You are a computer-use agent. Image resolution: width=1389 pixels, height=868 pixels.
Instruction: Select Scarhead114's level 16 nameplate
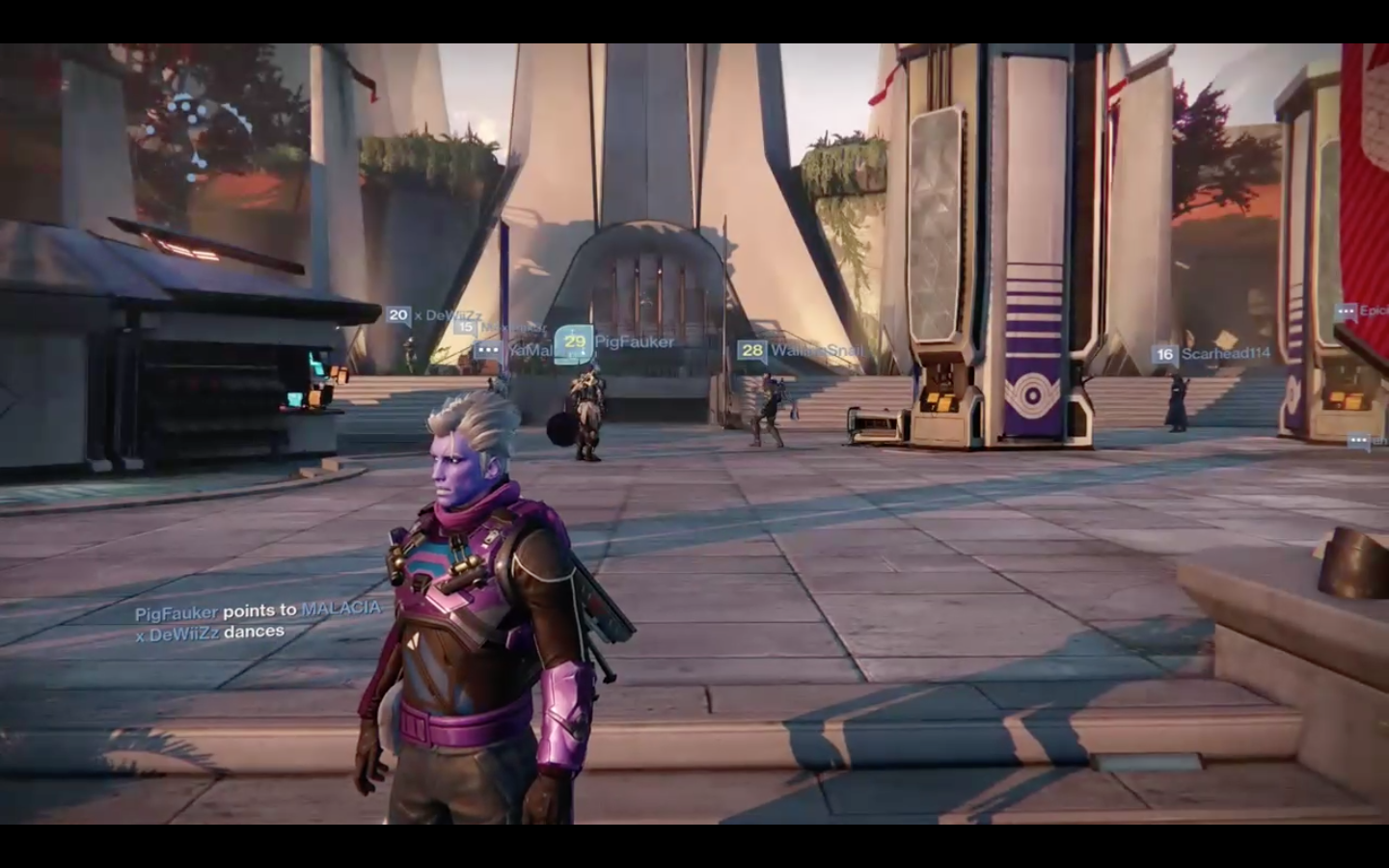1212,354
